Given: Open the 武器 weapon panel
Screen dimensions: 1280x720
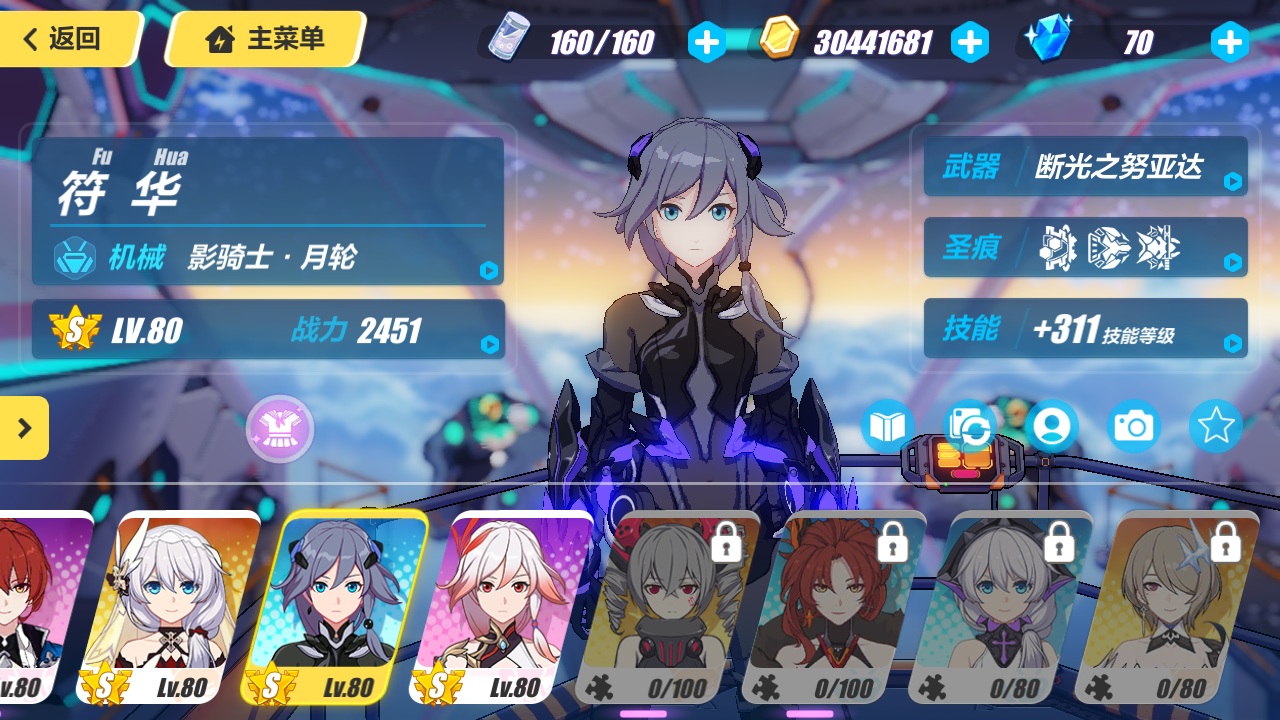Looking at the screenshot, I should coord(1085,166).
